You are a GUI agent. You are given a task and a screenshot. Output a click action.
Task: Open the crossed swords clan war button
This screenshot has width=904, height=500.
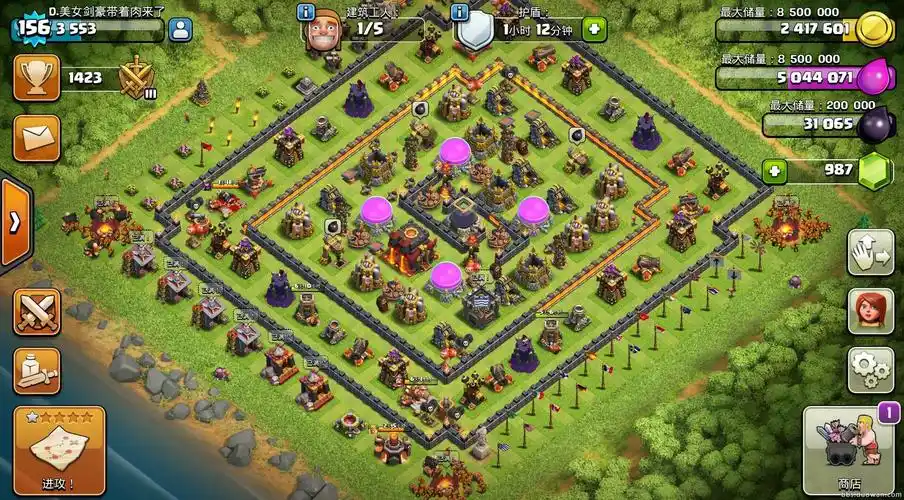tap(36, 311)
